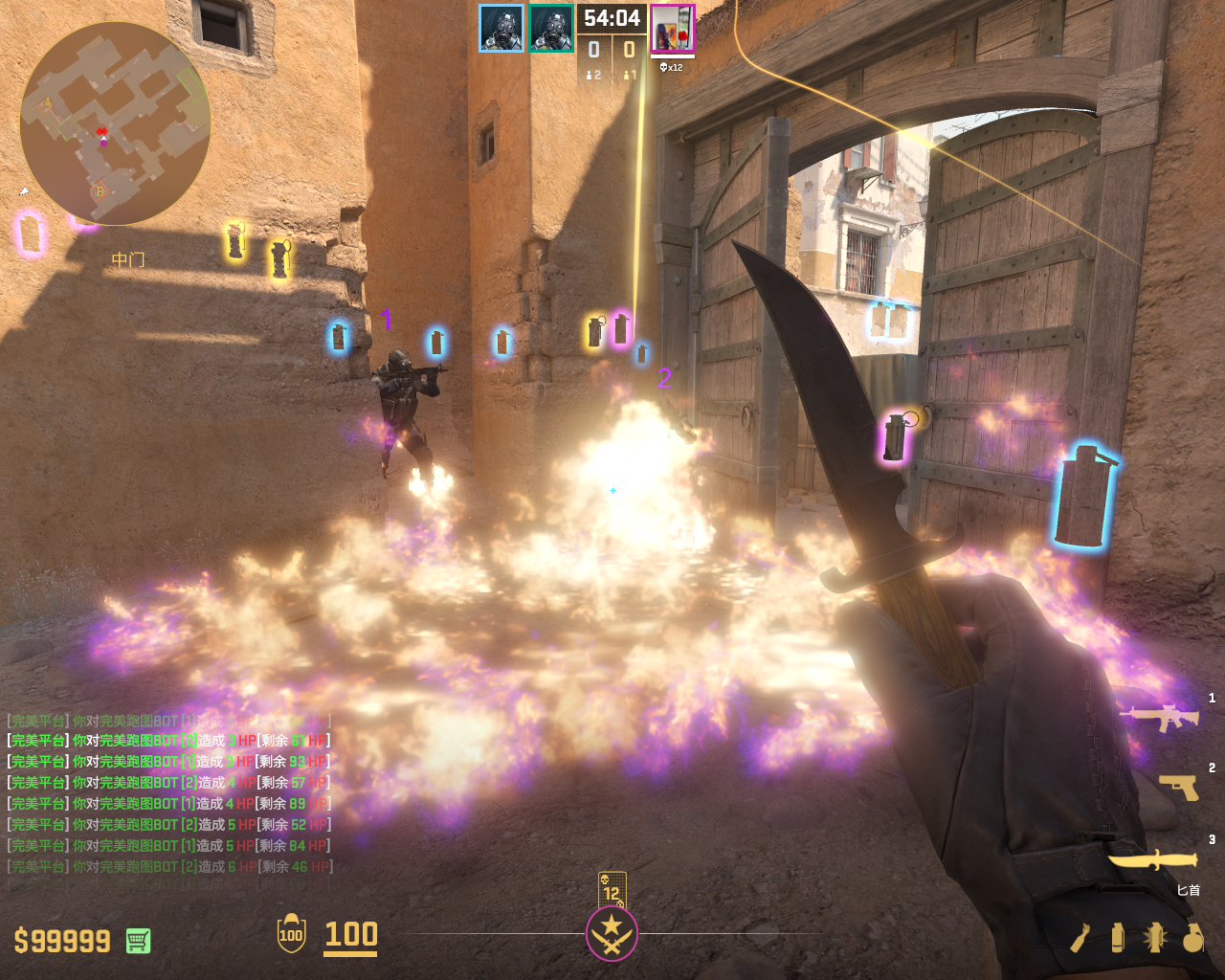Choose the round HE grenade icon
Viewport: 1225px width, 980px height.
pos(1192,938)
